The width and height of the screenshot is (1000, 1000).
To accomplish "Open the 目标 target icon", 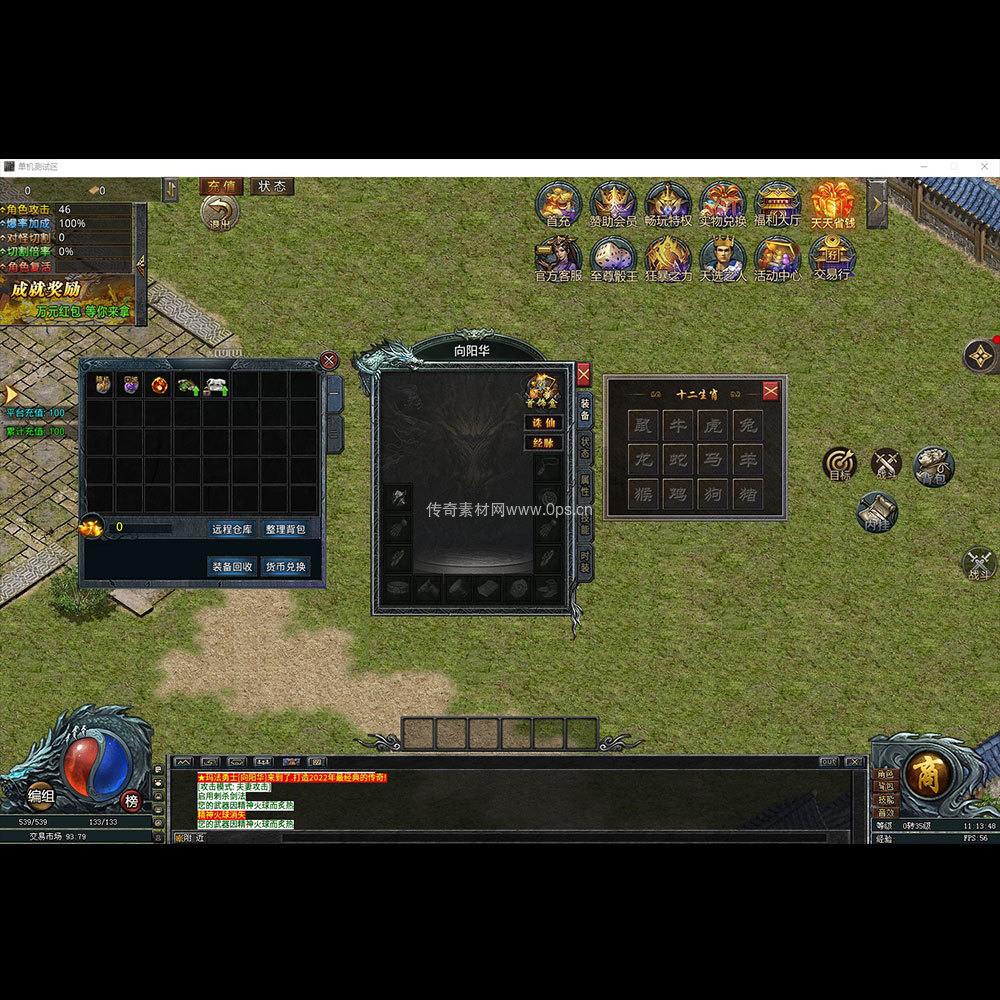I will coord(840,464).
